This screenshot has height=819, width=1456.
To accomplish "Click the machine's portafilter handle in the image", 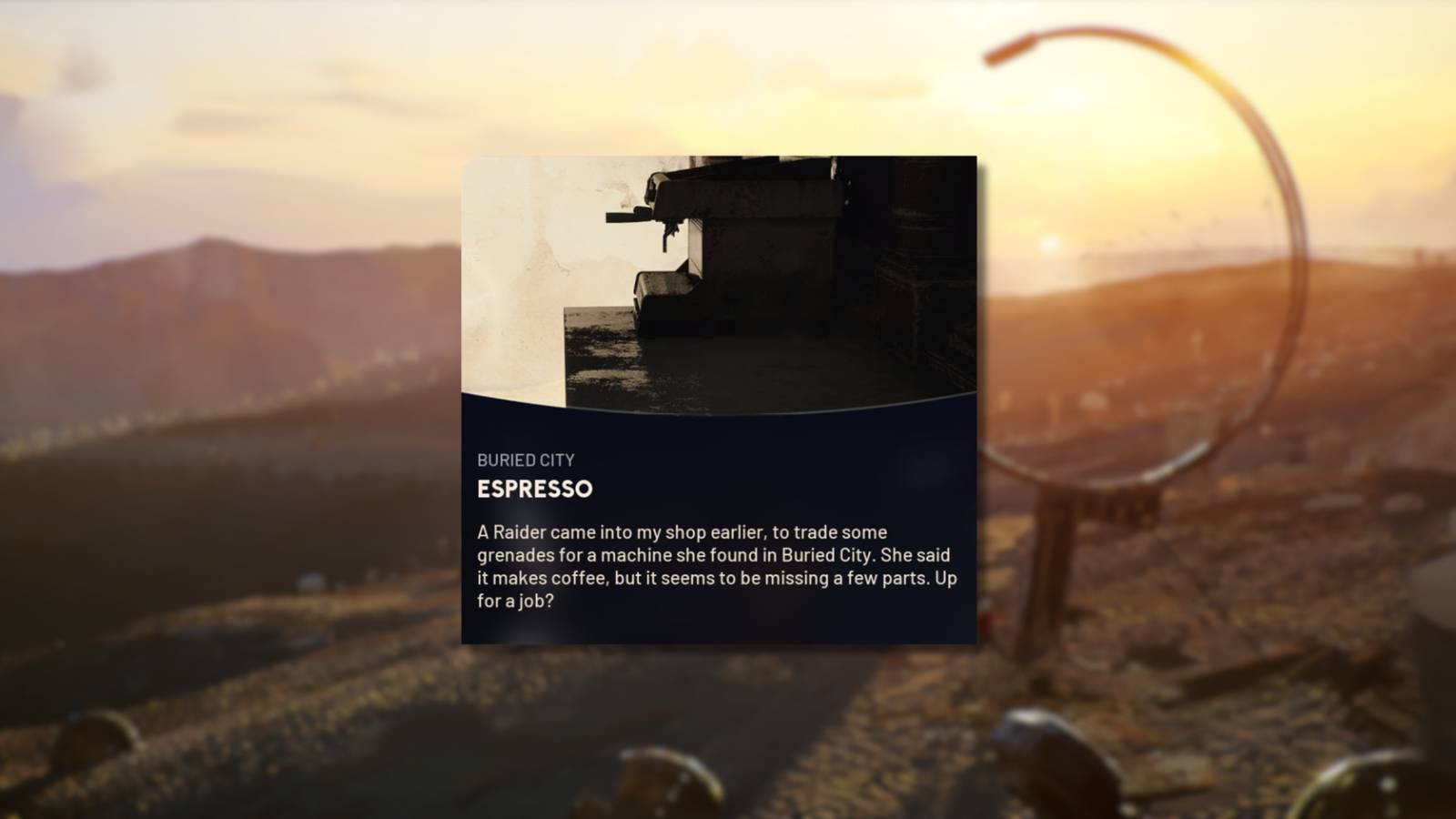I will [x=628, y=218].
